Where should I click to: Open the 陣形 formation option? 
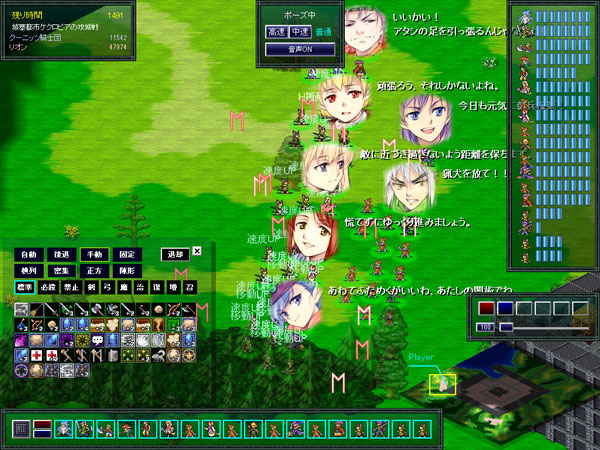125,270
